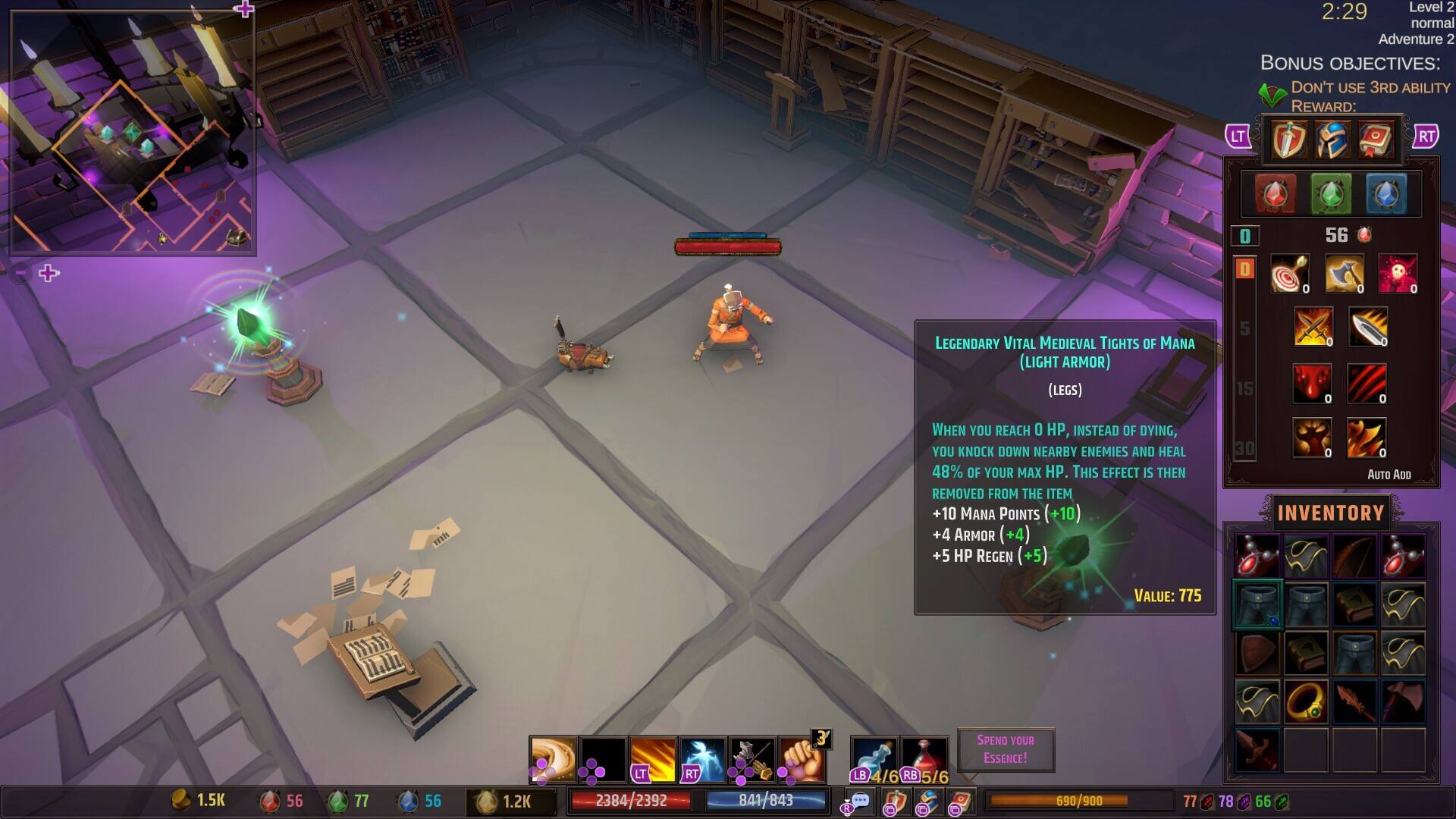
Task: Switch to the blue helmet equipment tab
Action: [1332, 139]
